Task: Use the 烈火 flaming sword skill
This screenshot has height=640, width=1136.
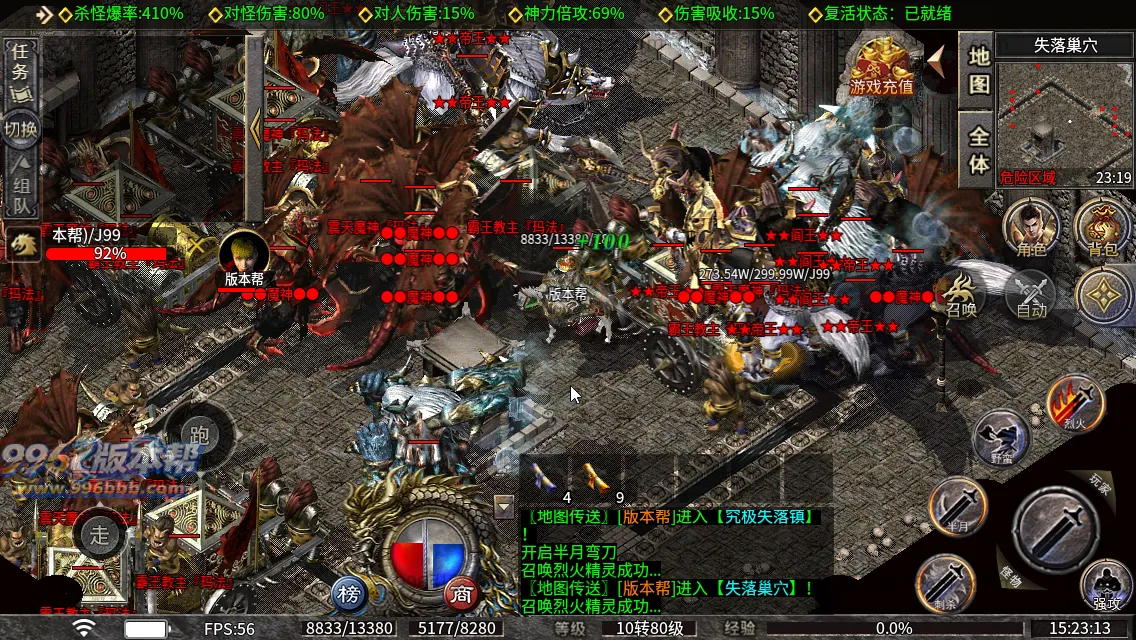Action: click(1074, 401)
